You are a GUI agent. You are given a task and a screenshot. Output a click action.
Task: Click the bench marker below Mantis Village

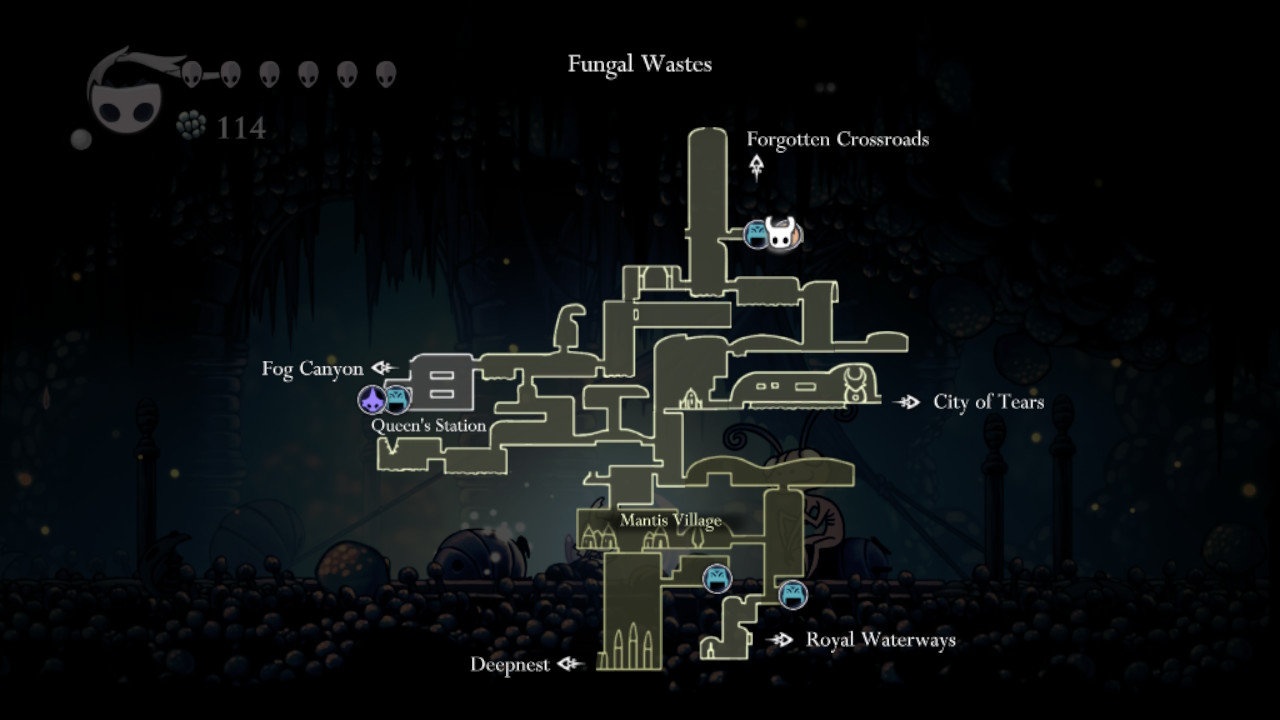click(717, 578)
